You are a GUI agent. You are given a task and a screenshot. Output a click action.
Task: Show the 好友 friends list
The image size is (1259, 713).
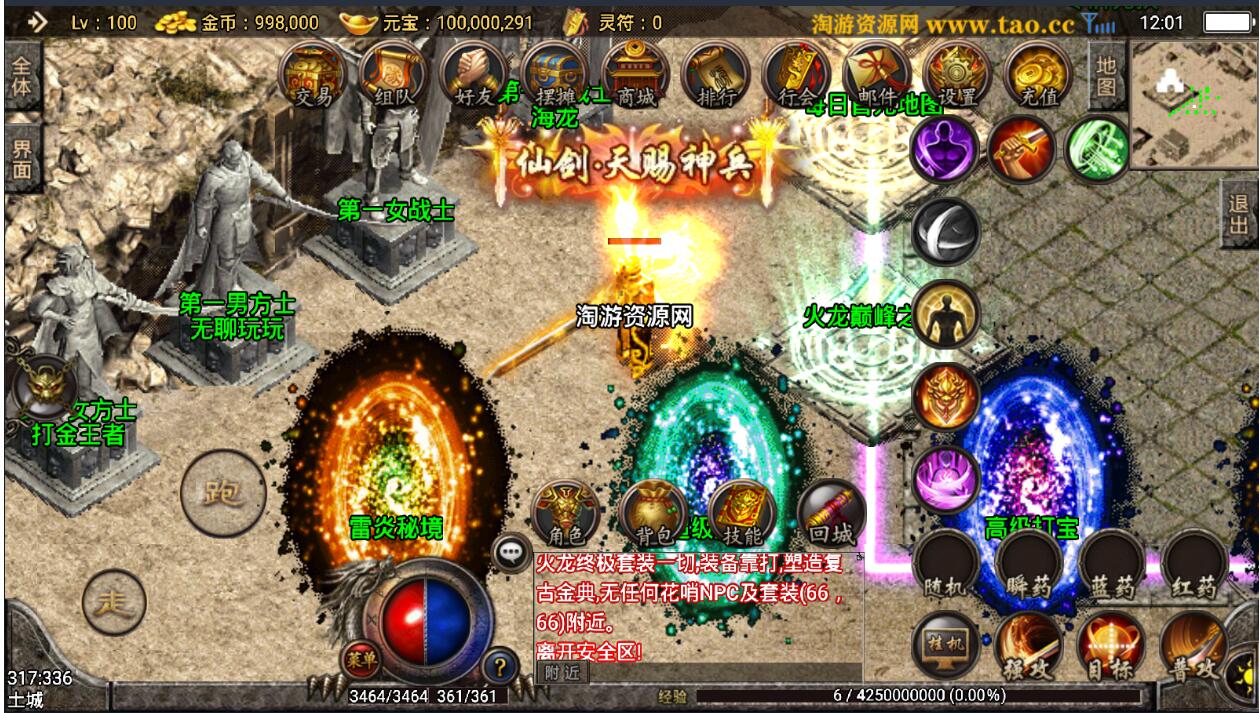click(x=474, y=74)
